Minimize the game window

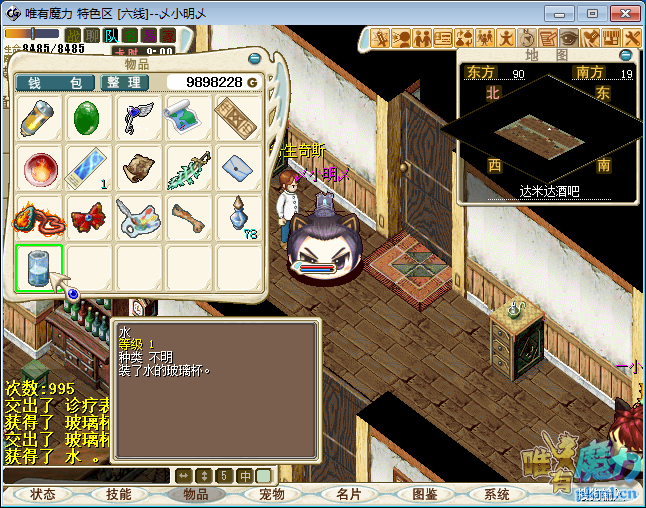(x=558, y=13)
